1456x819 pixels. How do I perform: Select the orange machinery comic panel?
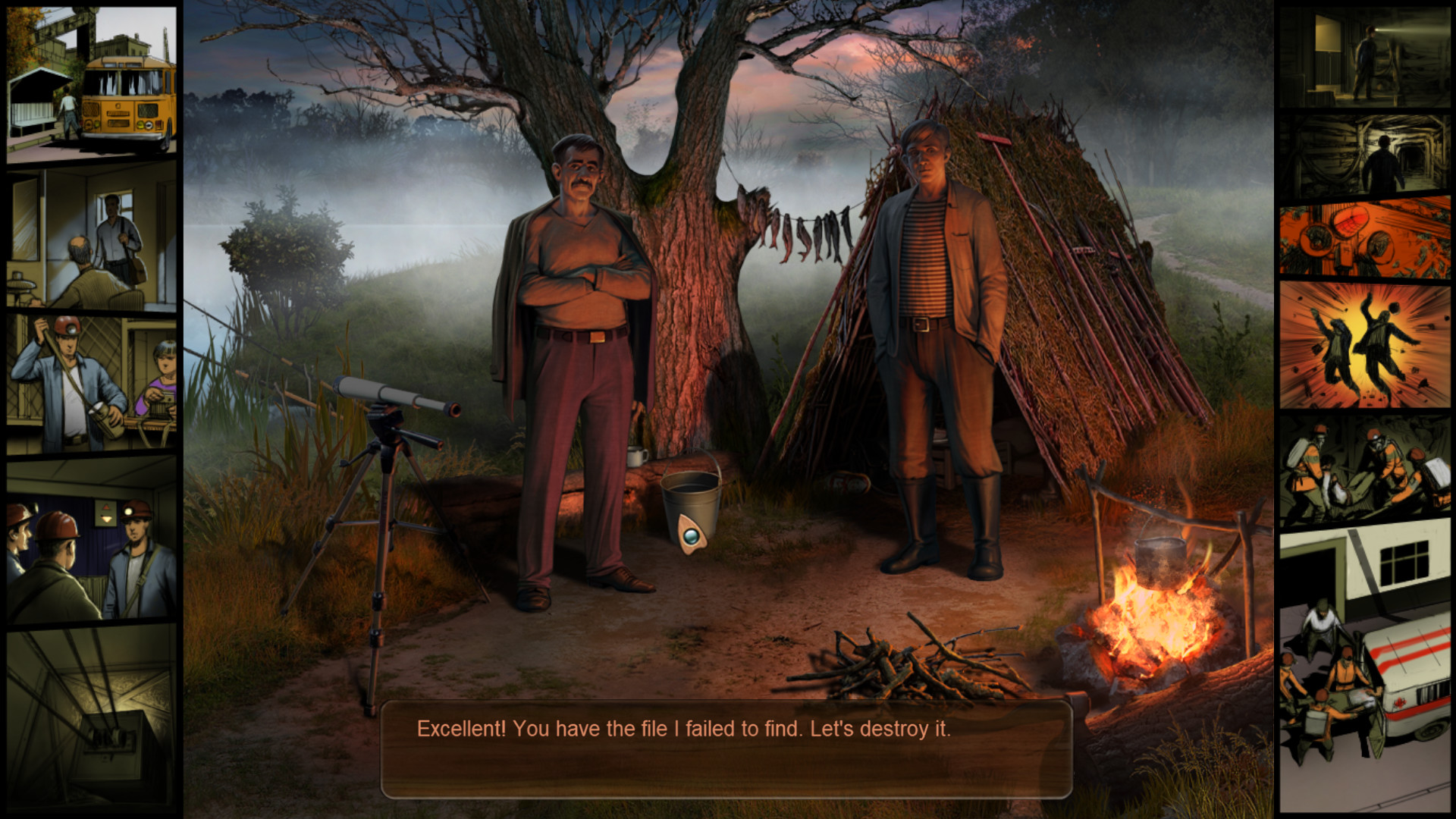[x=1364, y=237]
